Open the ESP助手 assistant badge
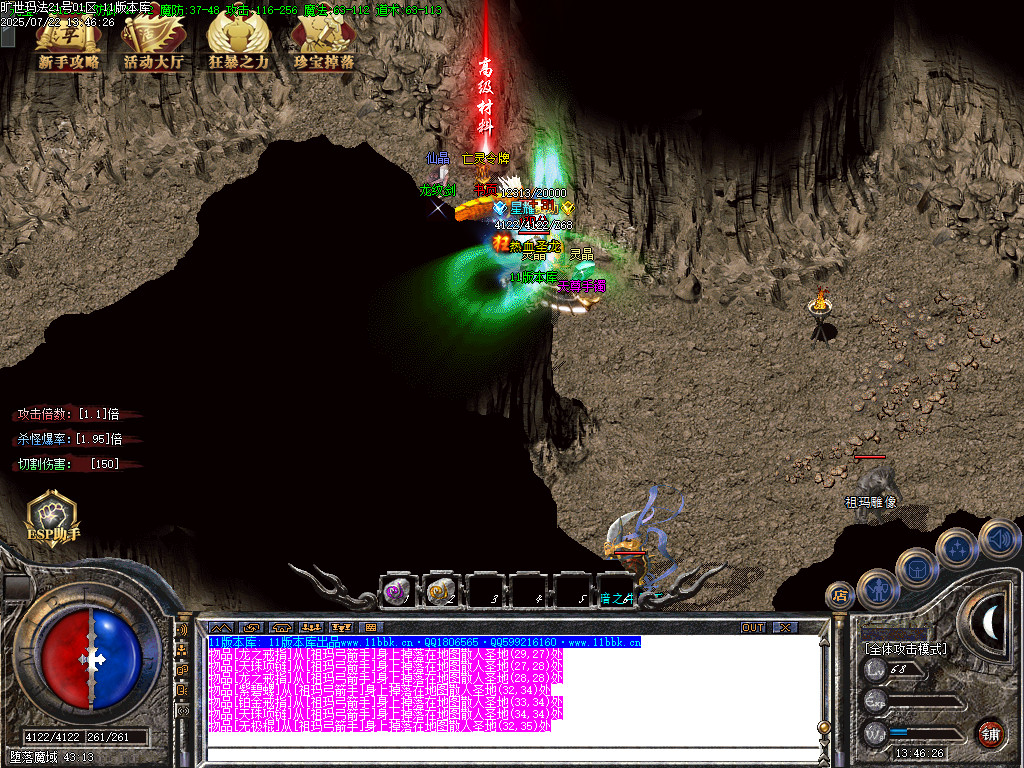 tap(53, 516)
